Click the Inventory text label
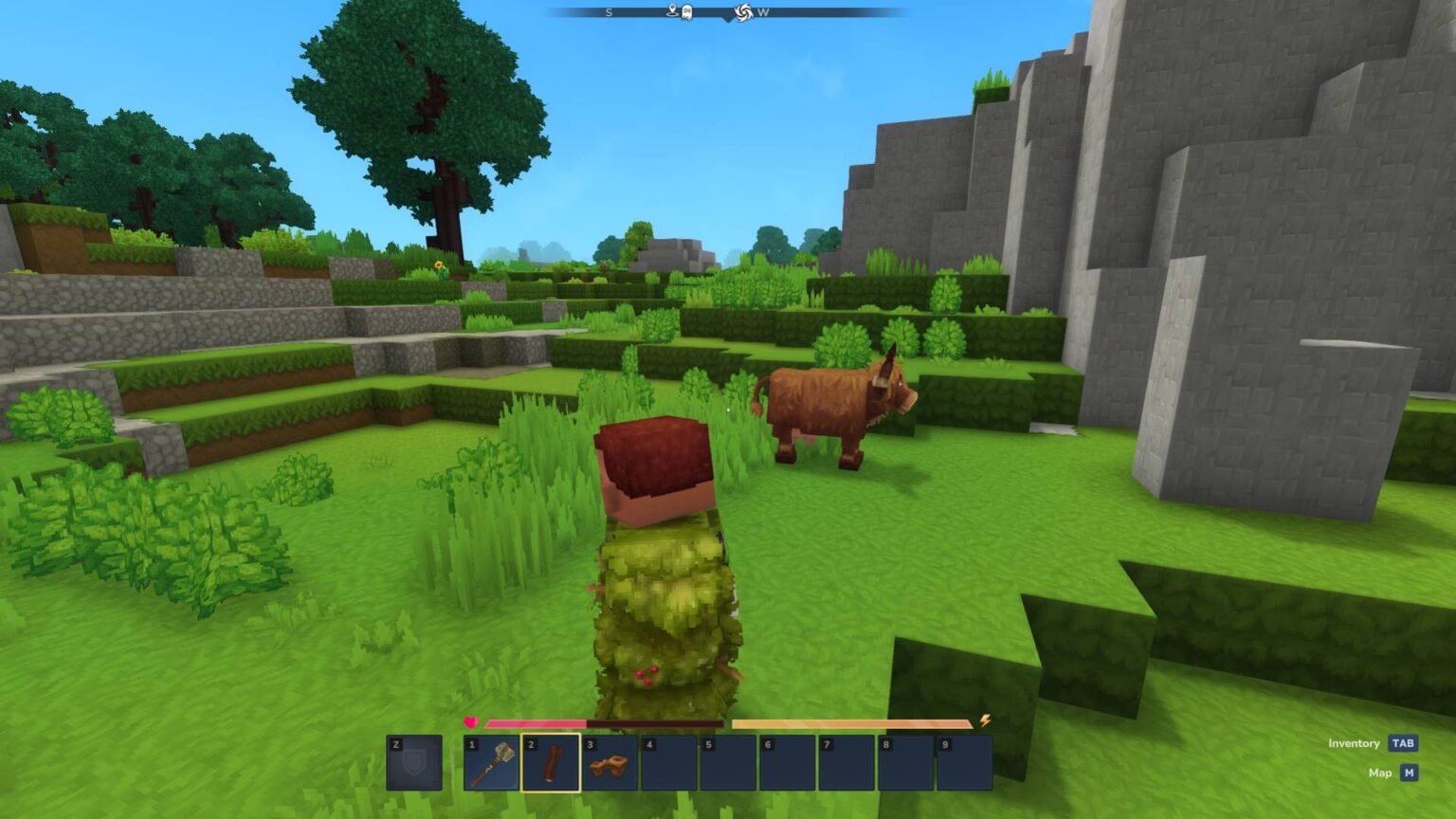This screenshot has height=819, width=1456. [1356, 743]
